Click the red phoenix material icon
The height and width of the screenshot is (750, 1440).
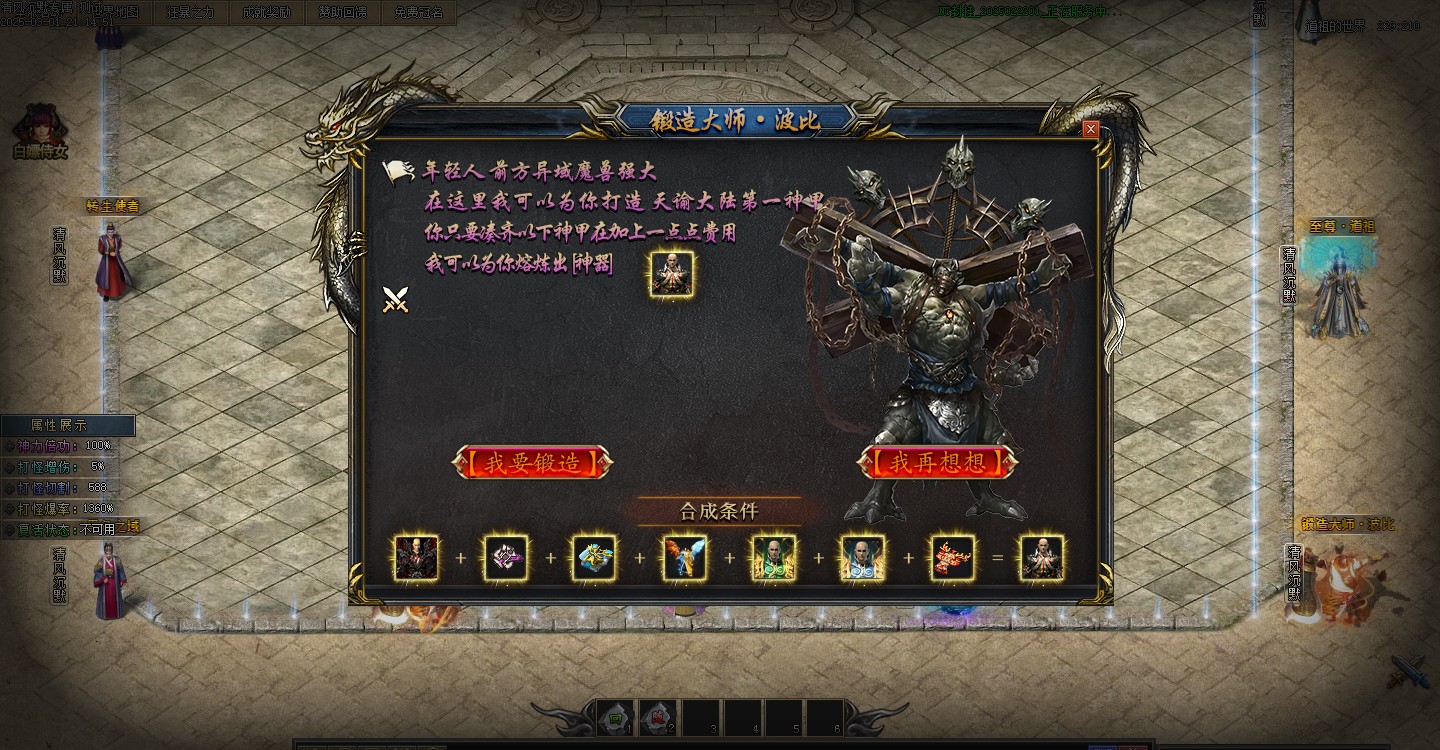[952, 558]
